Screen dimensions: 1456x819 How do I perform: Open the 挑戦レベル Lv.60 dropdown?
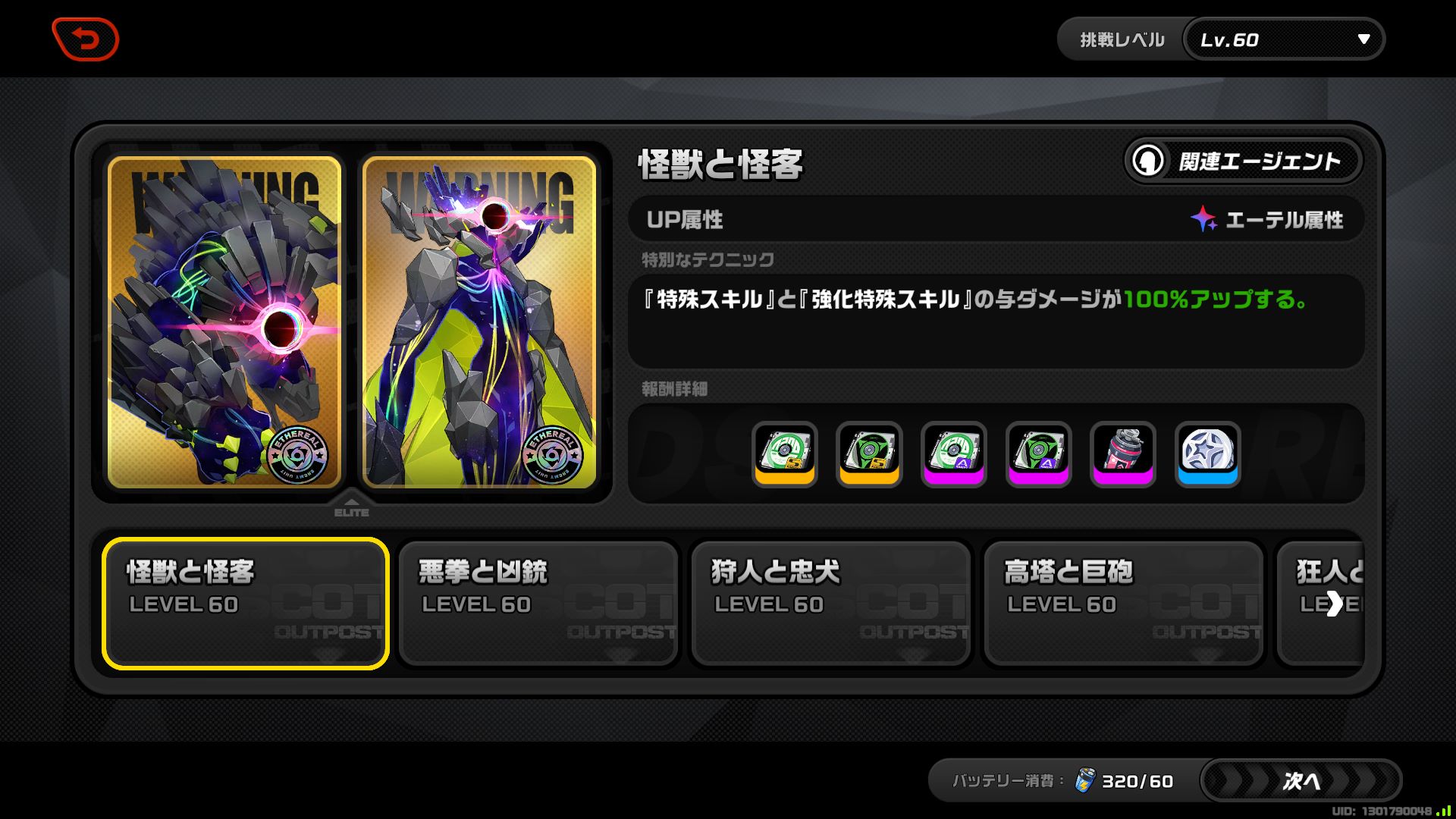click(x=1283, y=39)
